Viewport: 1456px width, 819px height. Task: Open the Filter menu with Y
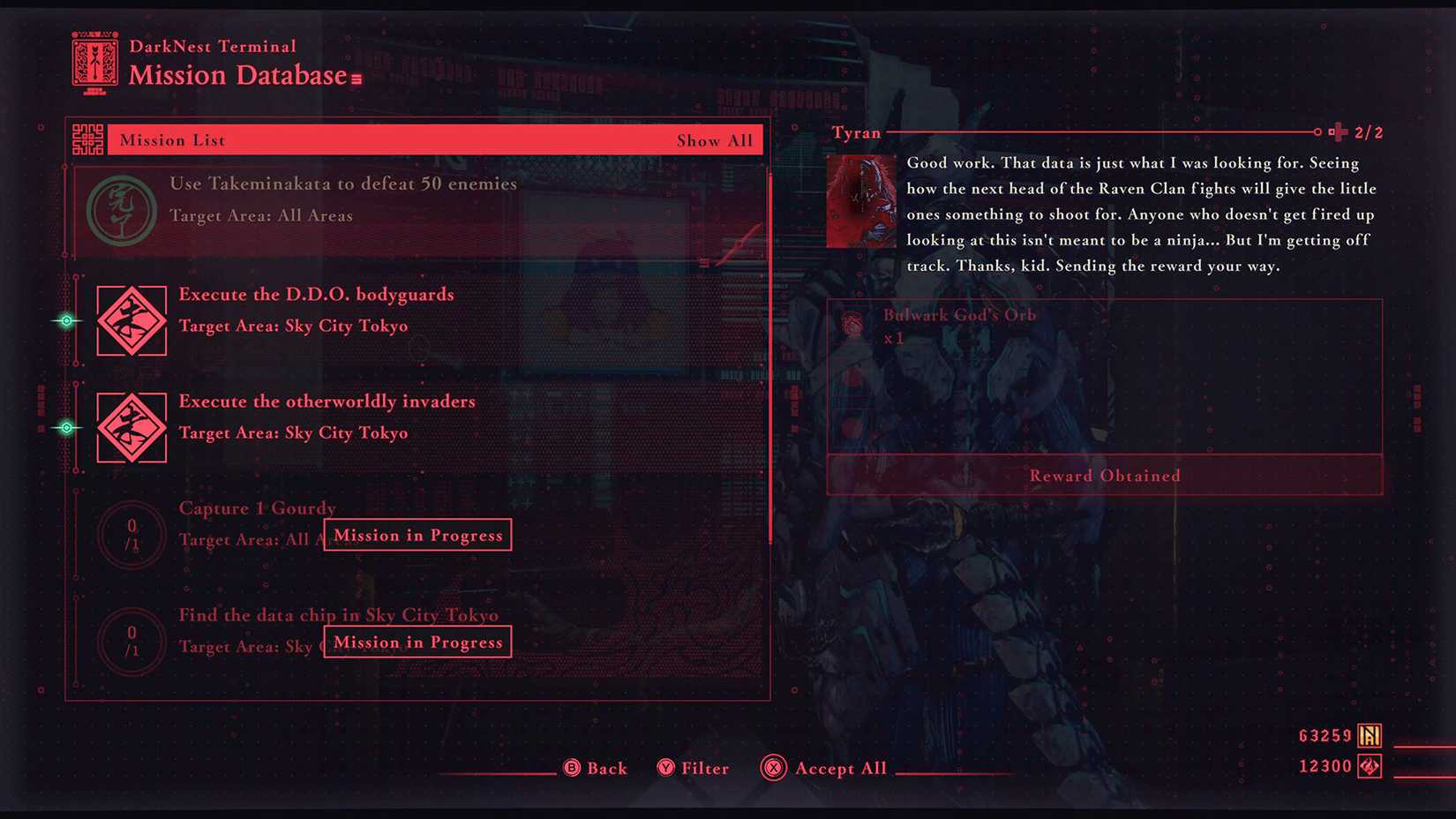tap(693, 768)
